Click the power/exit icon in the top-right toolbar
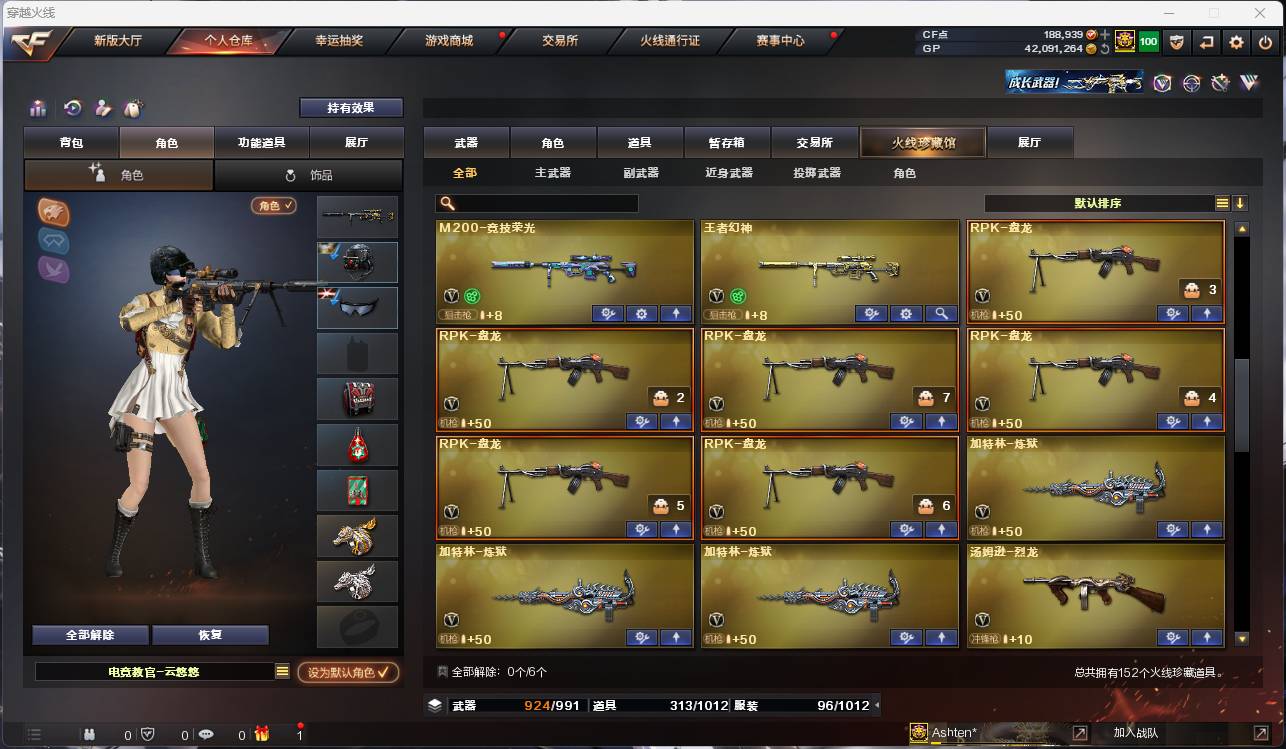Image resolution: width=1286 pixels, height=749 pixels. tap(1262, 41)
